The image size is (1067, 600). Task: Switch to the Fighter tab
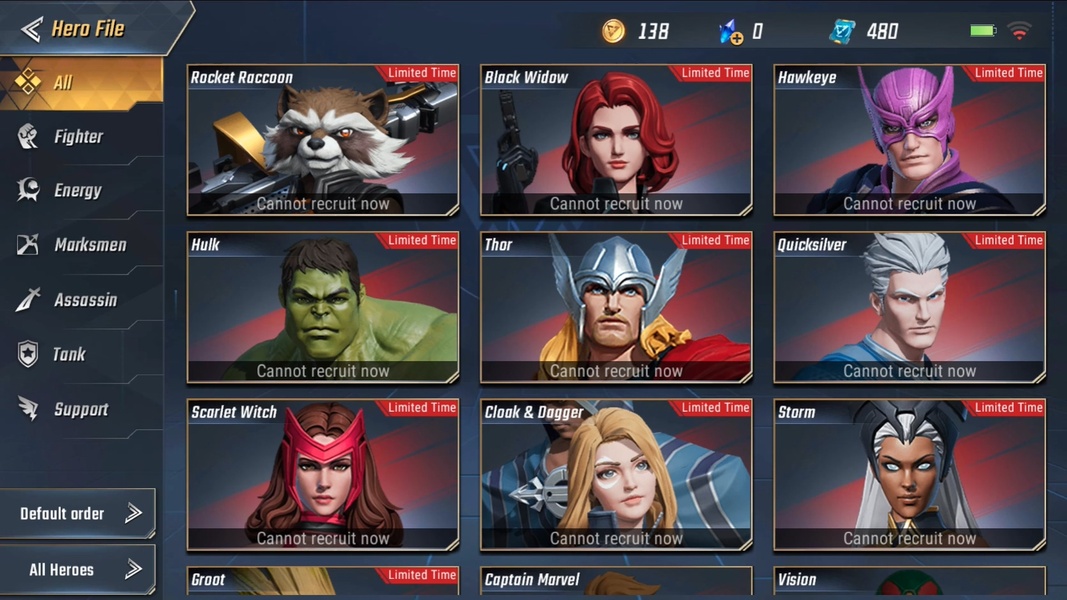(x=78, y=137)
